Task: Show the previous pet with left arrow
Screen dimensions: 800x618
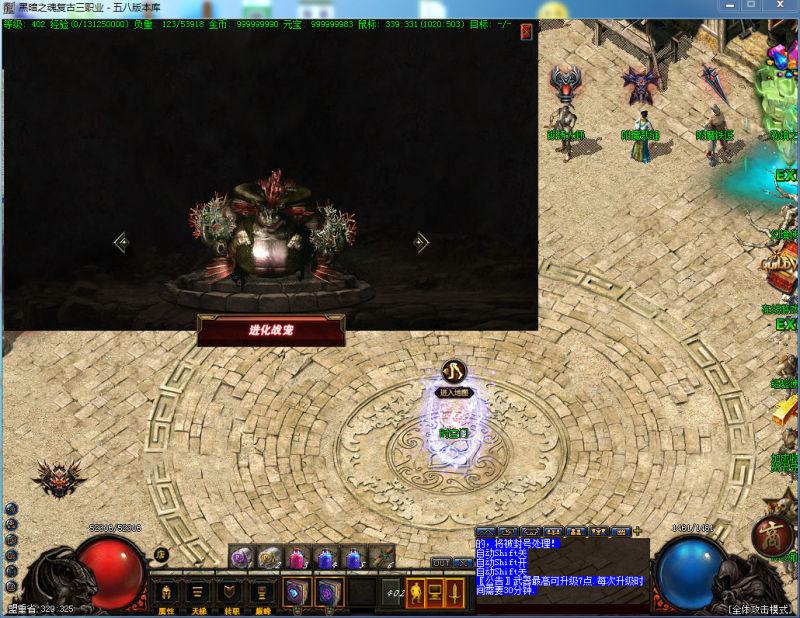Action: 121,242
